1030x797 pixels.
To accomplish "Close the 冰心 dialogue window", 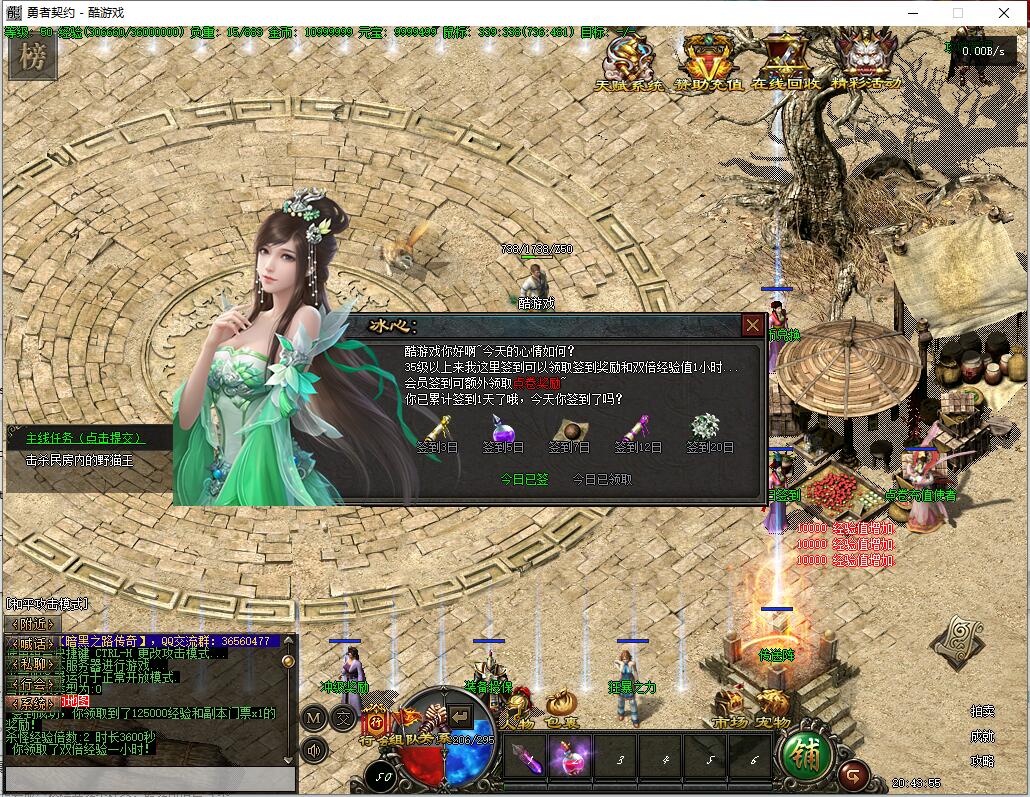I will (752, 325).
